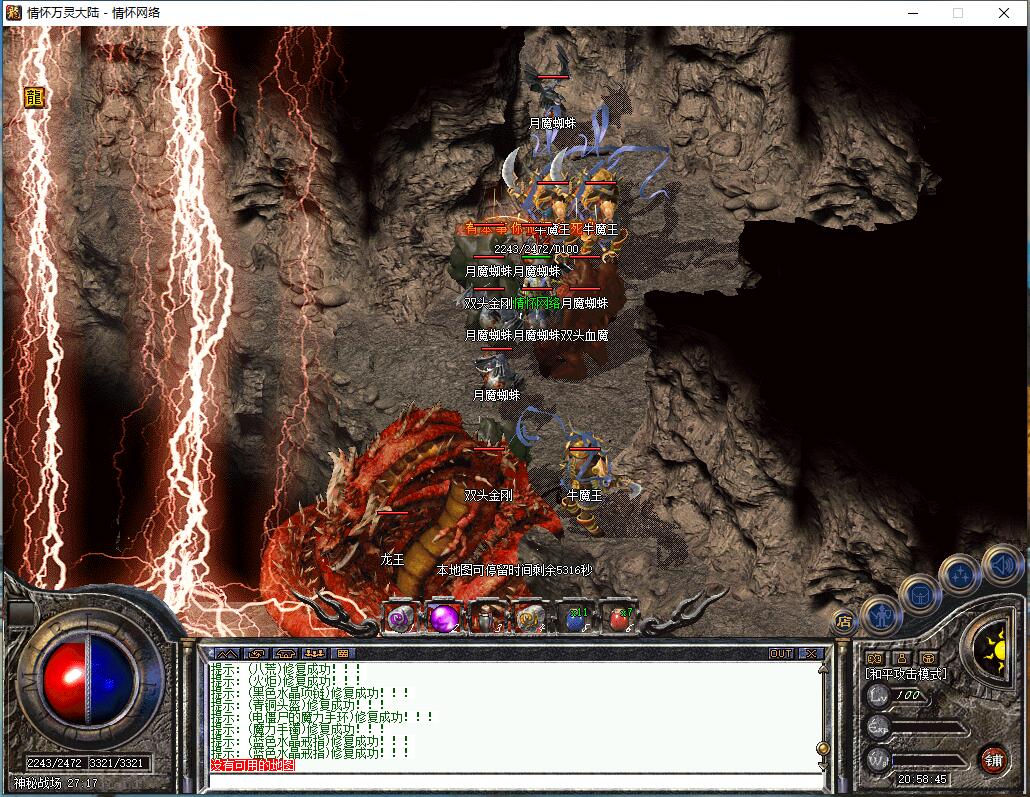
Task: Select the purple orb belt slot
Action: [445, 619]
